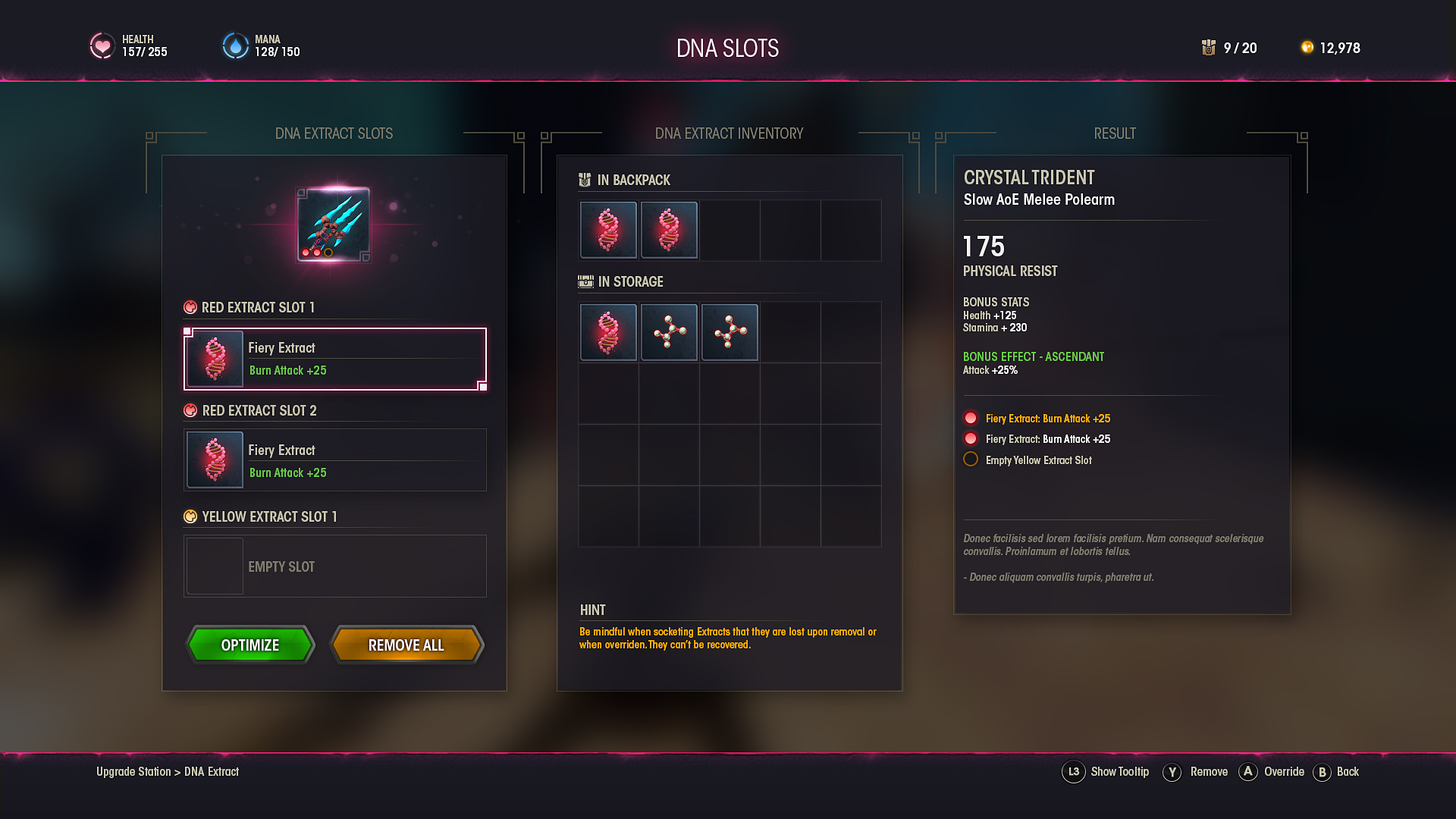The width and height of the screenshot is (1456, 819).
Task: Click the green Optimize button
Action: coord(250,645)
